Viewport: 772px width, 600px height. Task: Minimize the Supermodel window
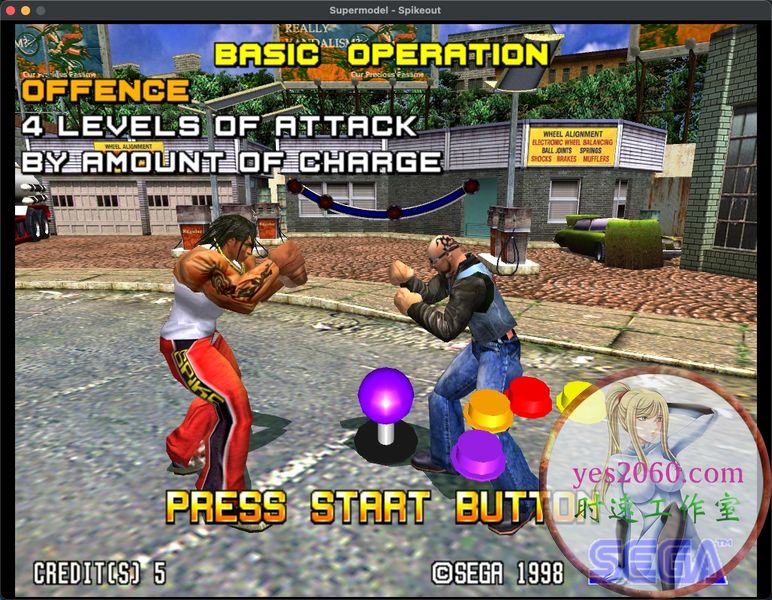(x=26, y=10)
